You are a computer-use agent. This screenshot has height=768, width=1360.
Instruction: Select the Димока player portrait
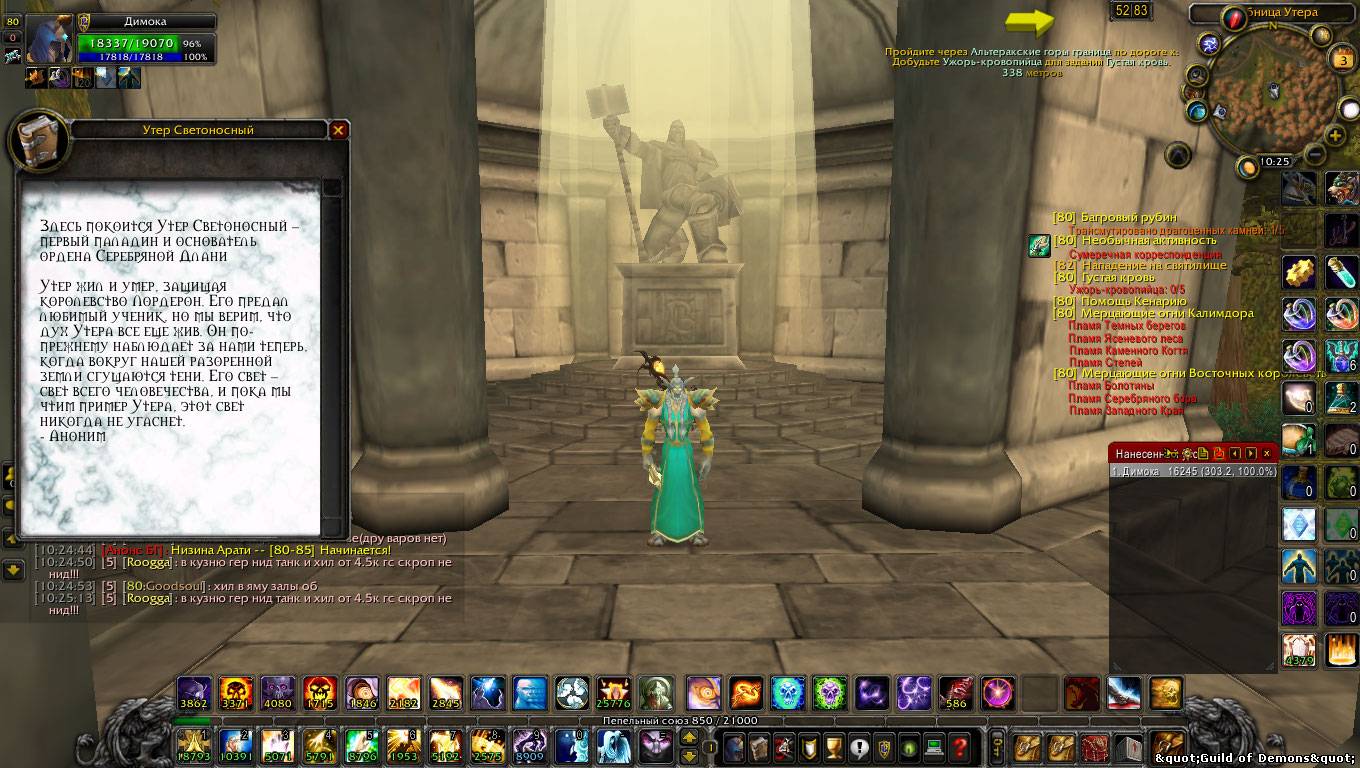click(x=47, y=40)
